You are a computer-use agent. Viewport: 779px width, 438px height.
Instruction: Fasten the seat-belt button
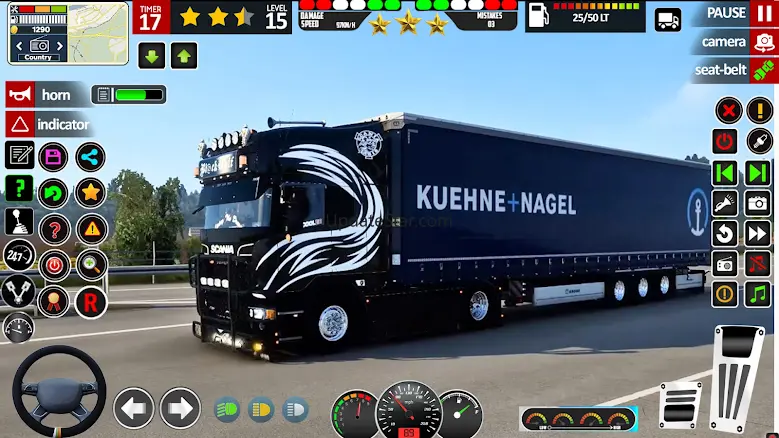click(x=736, y=71)
